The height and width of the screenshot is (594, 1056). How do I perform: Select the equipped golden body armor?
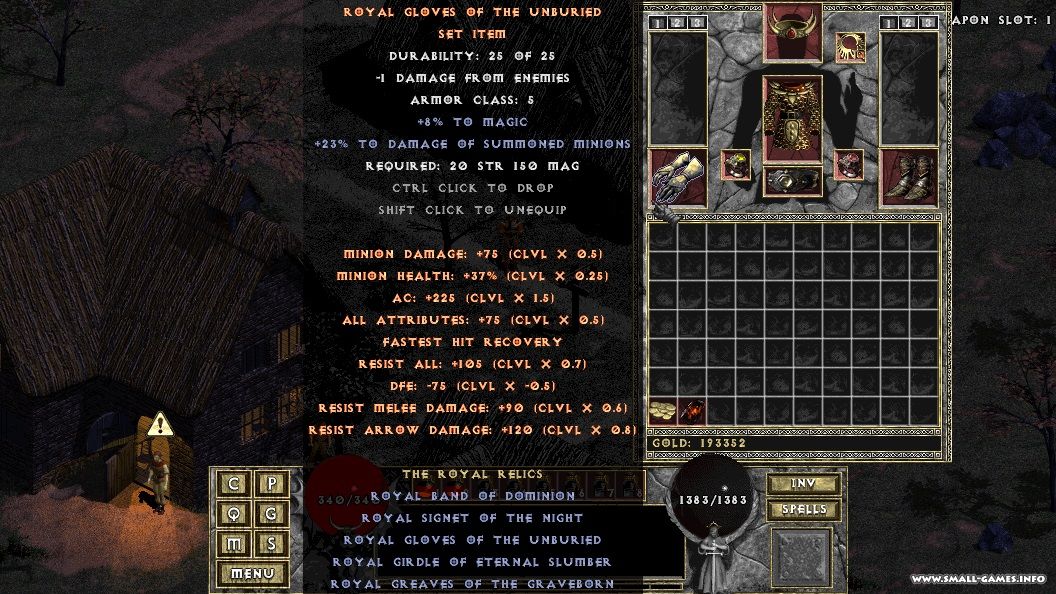793,120
